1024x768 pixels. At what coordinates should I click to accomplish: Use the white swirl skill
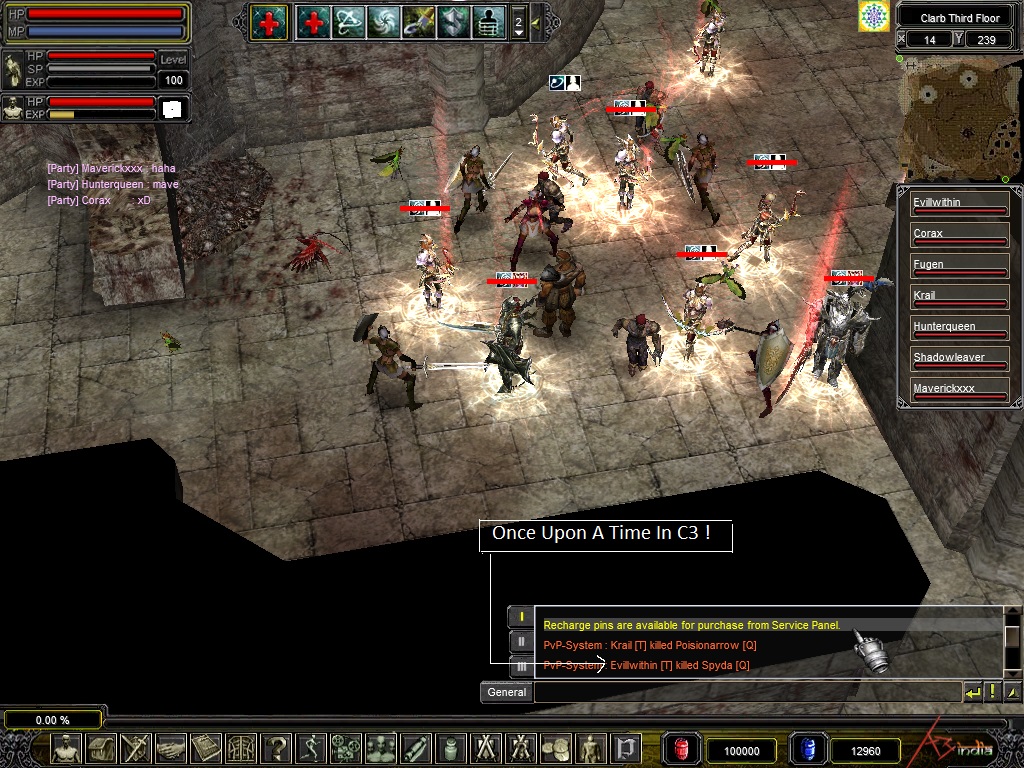click(382, 21)
